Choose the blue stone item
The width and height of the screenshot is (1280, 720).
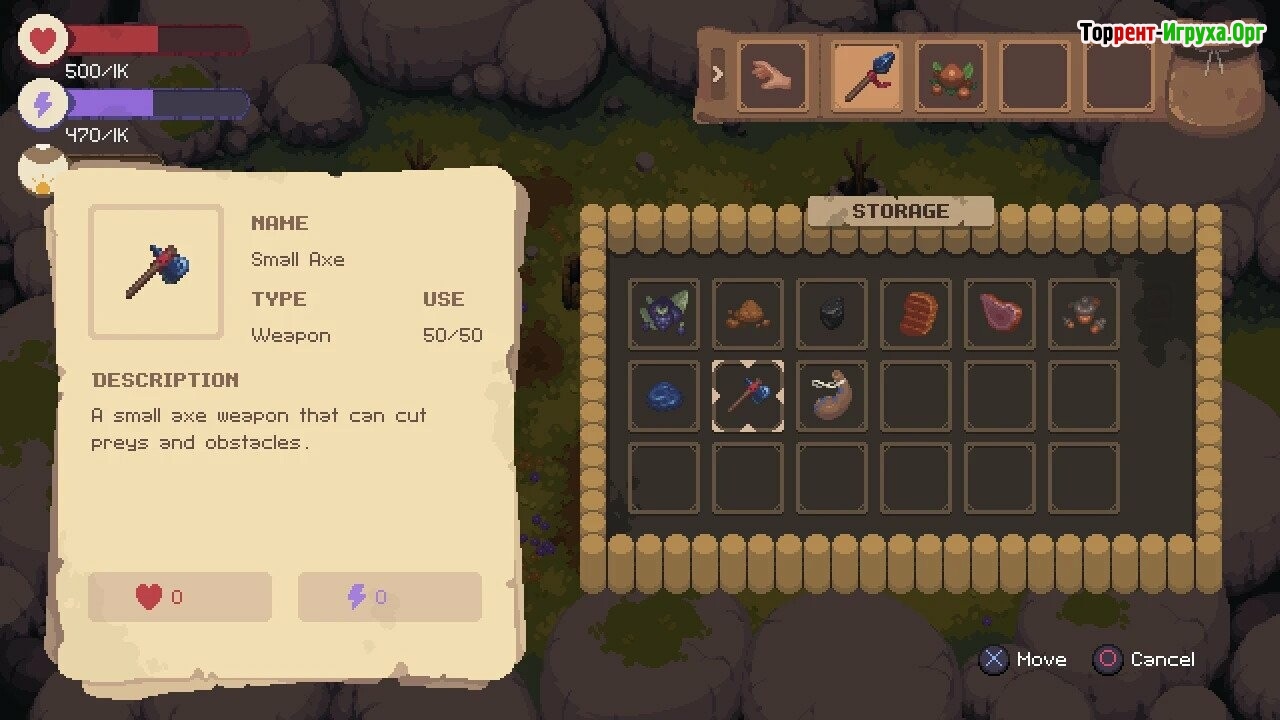tap(664, 396)
